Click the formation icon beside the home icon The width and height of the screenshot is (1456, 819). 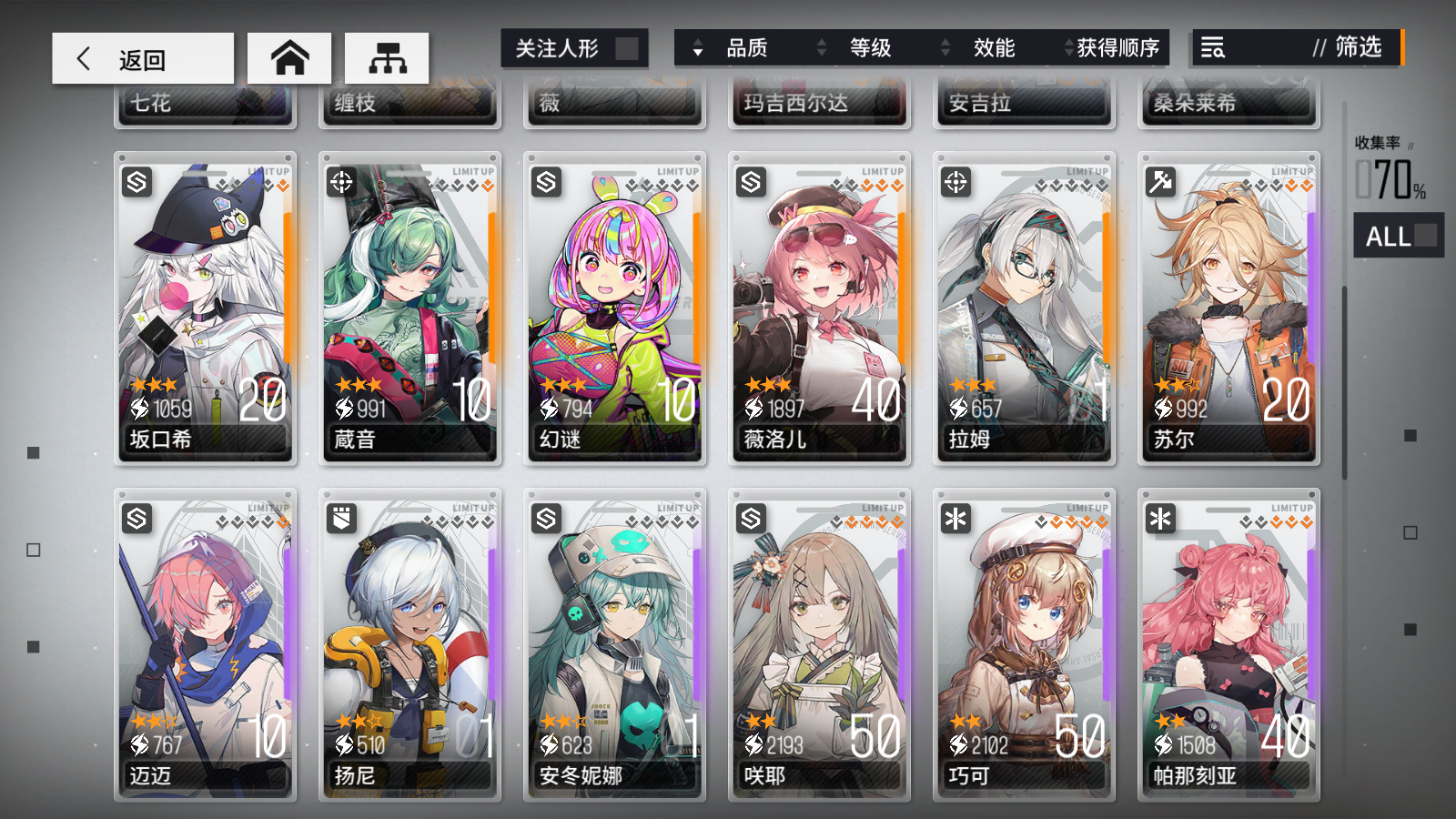click(387, 56)
